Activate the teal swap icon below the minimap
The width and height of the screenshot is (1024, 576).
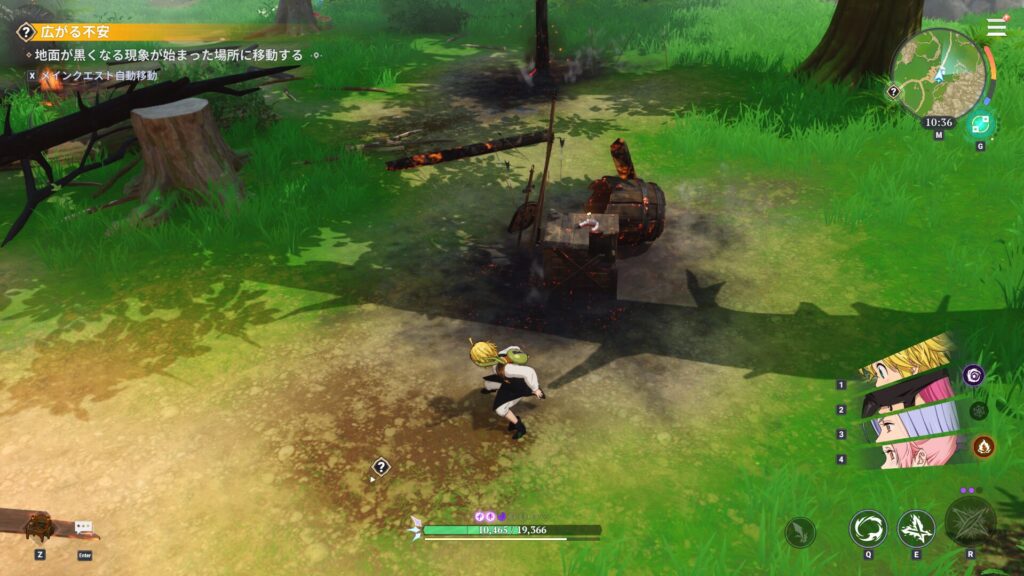[980, 125]
